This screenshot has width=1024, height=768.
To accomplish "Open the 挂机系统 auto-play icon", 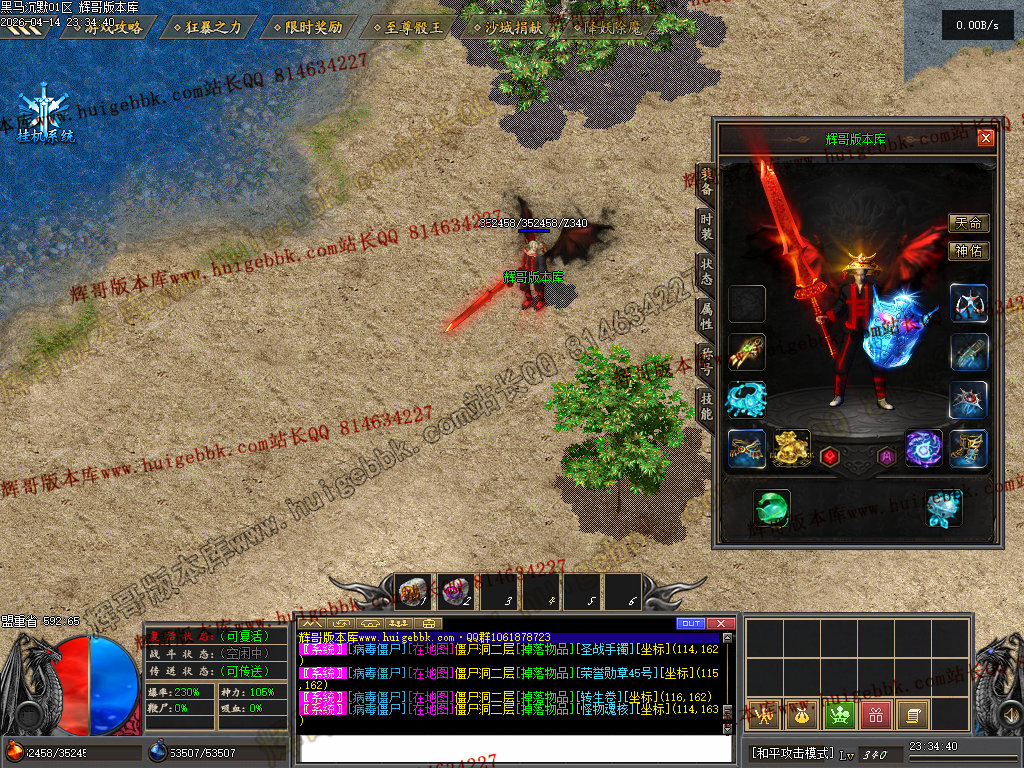I will click(x=45, y=117).
